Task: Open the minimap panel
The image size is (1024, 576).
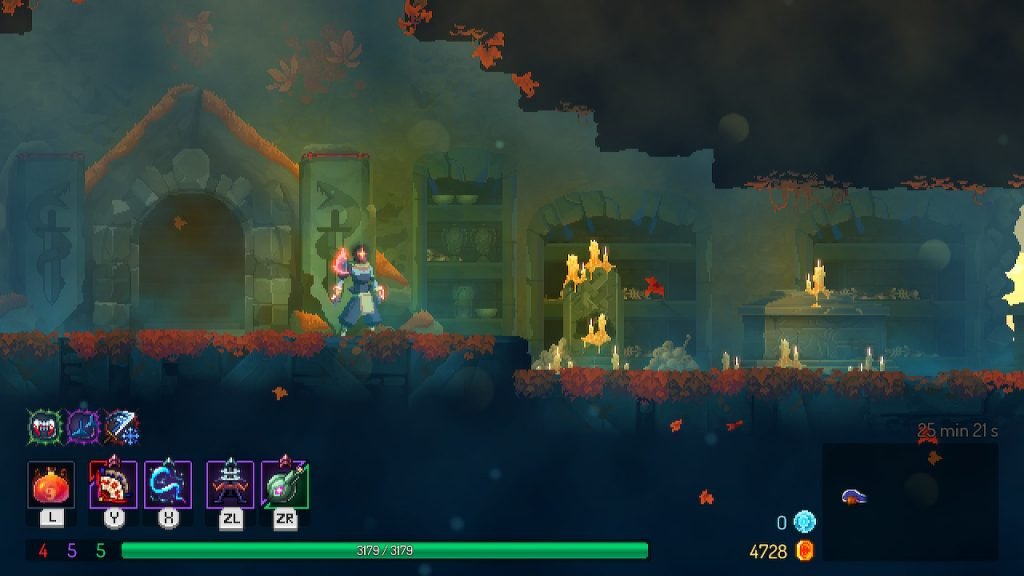Action: (910, 501)
